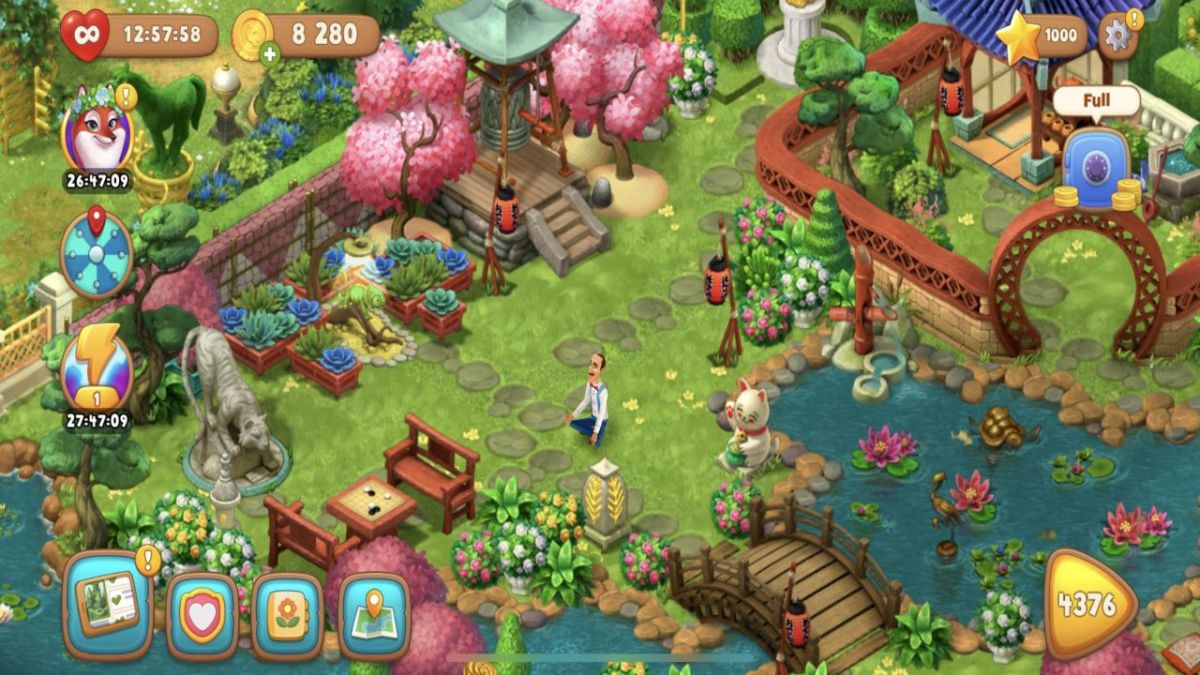Tap the gold star counter
The height and width of the screenshot is (675, 1200).
coord(1040,36)
